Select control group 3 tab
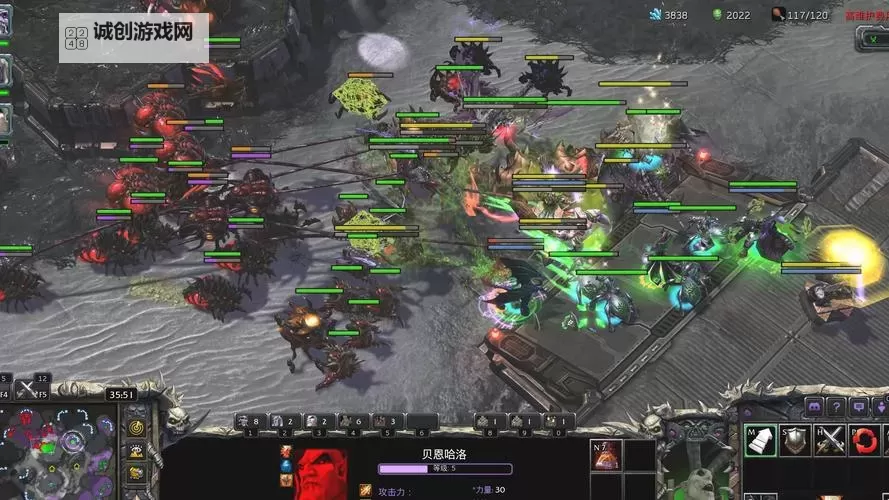889x500 pixels. (319, 422)
